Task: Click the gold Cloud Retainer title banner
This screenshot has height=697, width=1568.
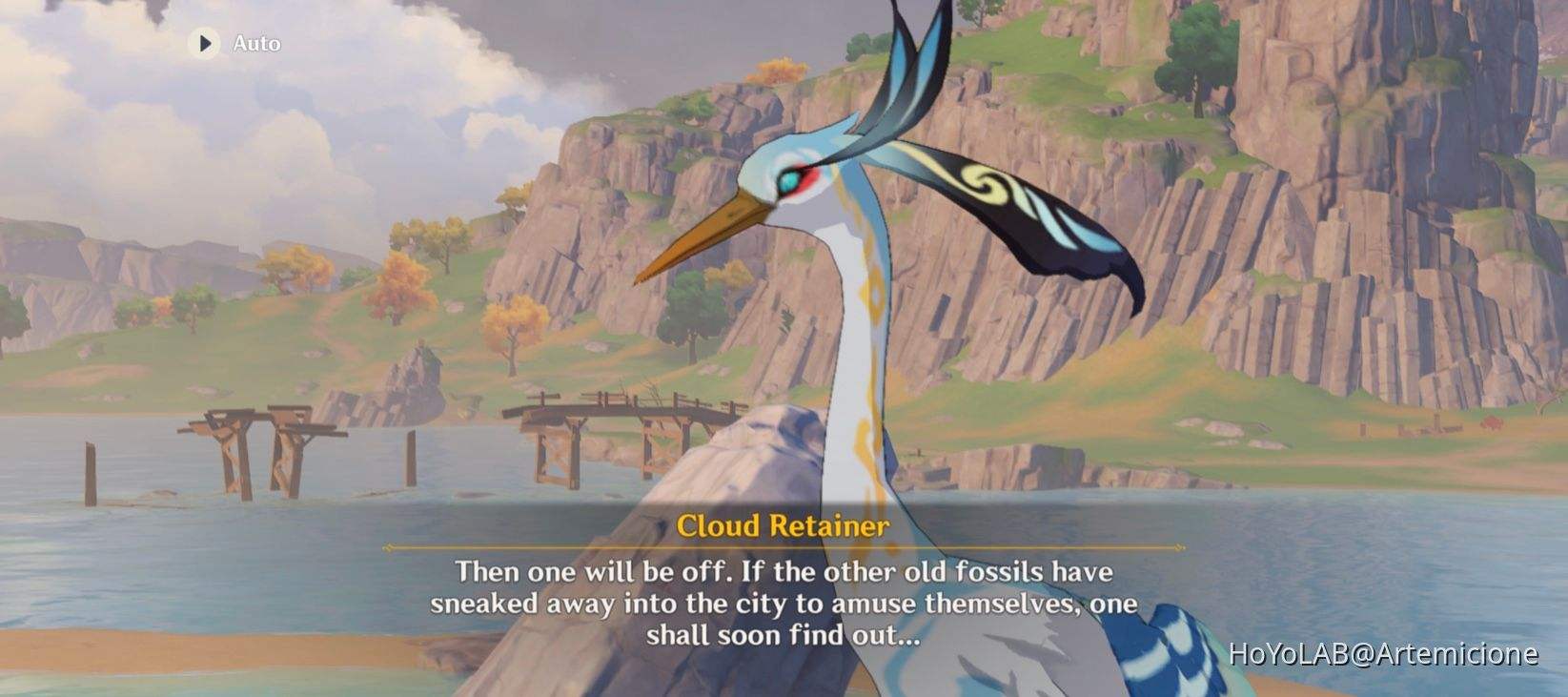Action: tap(782, 523)
